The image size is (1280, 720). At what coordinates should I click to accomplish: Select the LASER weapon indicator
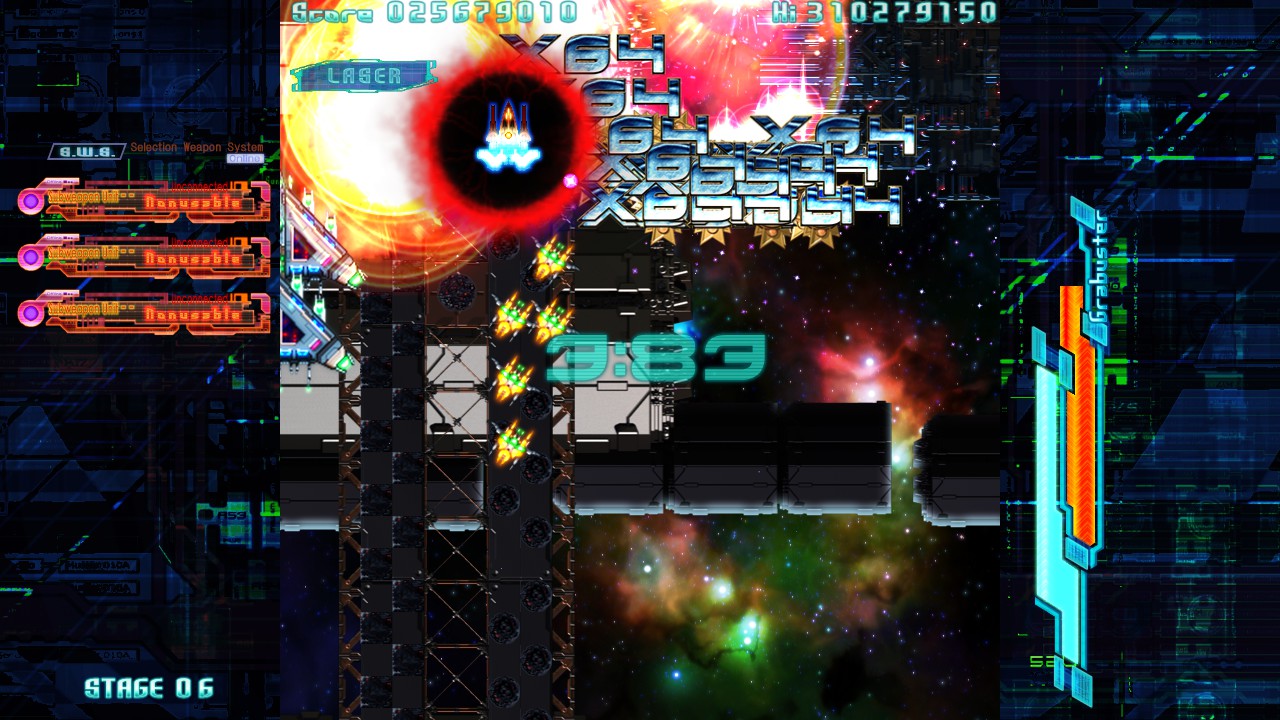point(364,76)
